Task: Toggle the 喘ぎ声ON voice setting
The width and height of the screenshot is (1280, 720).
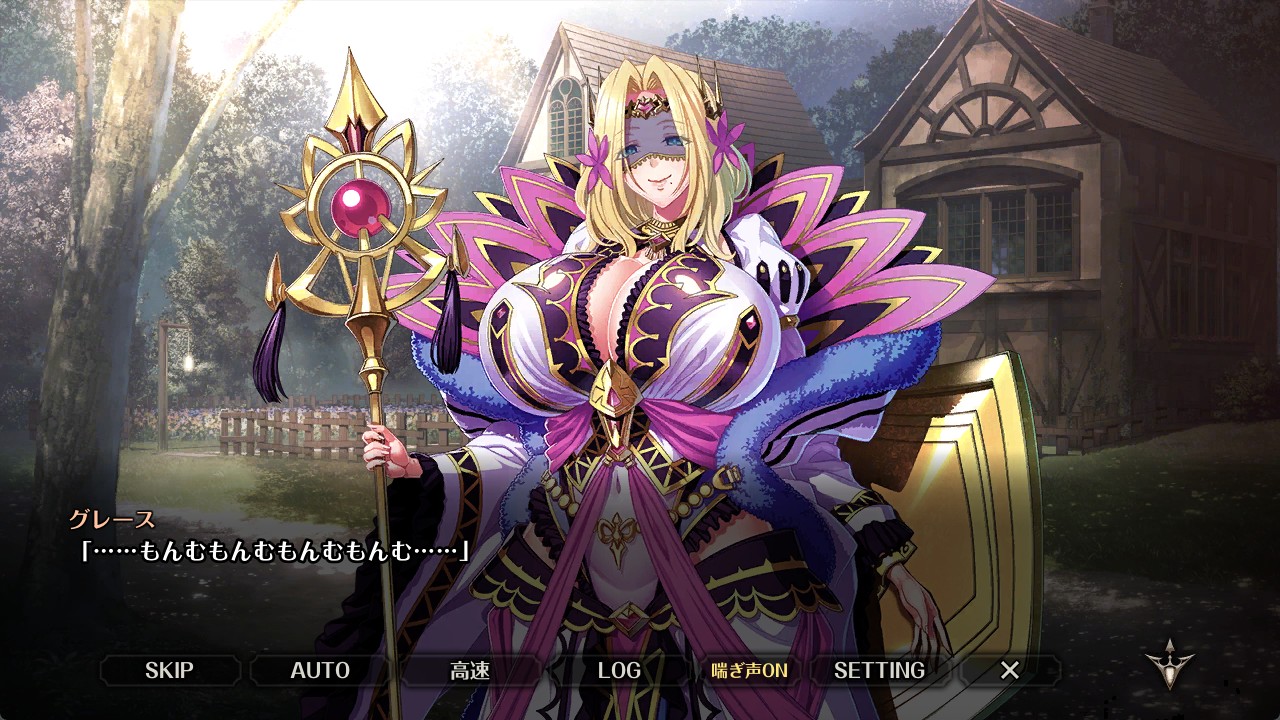Action: point(749,670)
